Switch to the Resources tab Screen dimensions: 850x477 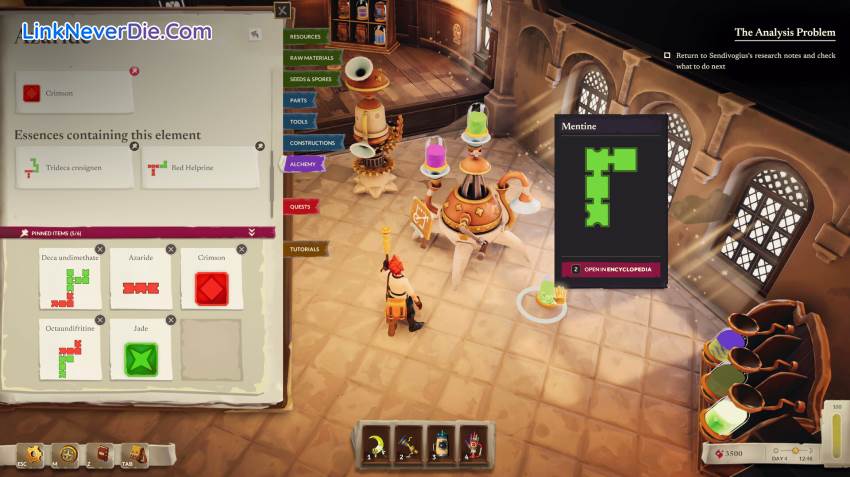pyautogui.click(x=307, y=37)
